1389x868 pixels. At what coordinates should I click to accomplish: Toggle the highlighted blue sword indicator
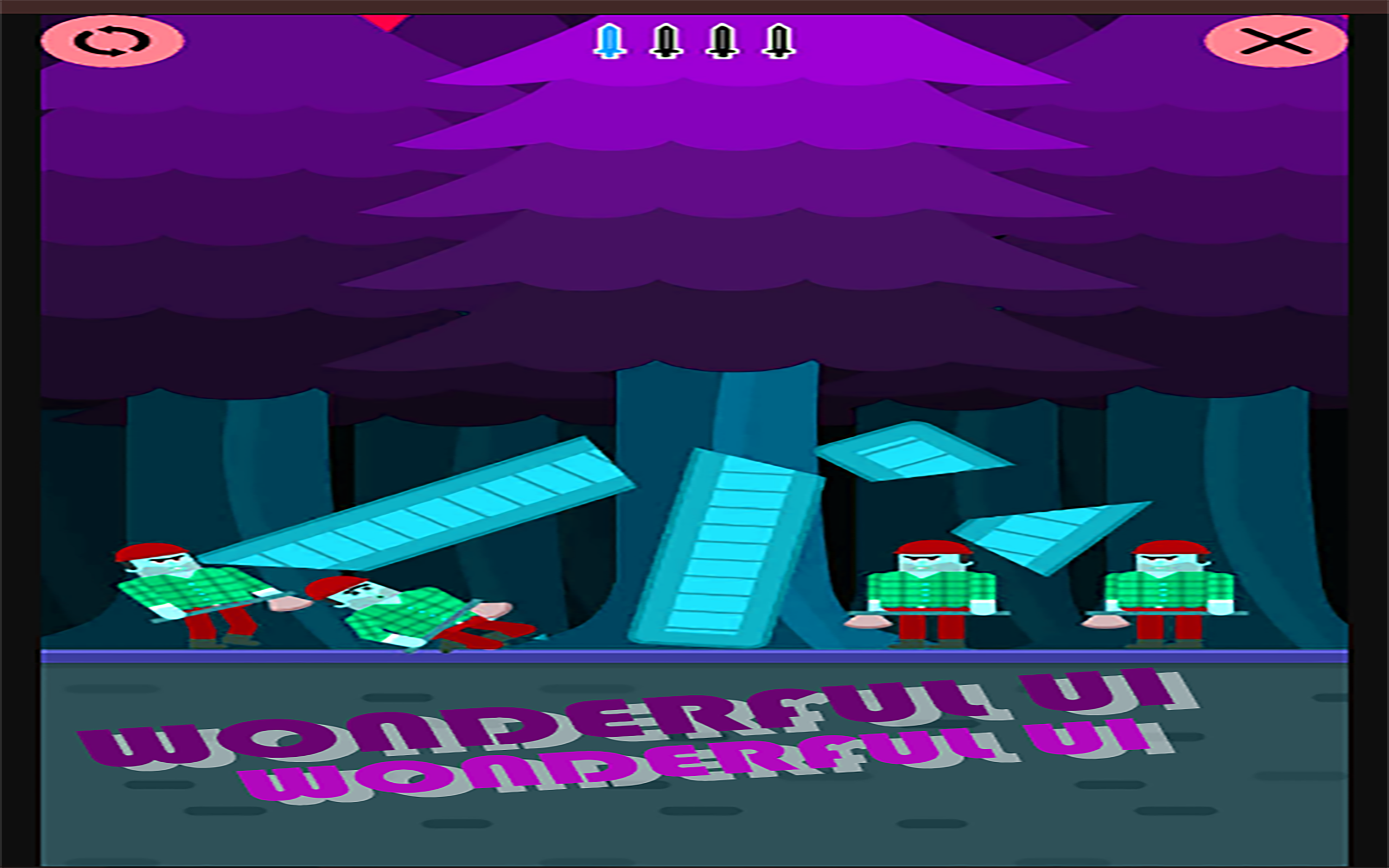[x=610, y=41]
